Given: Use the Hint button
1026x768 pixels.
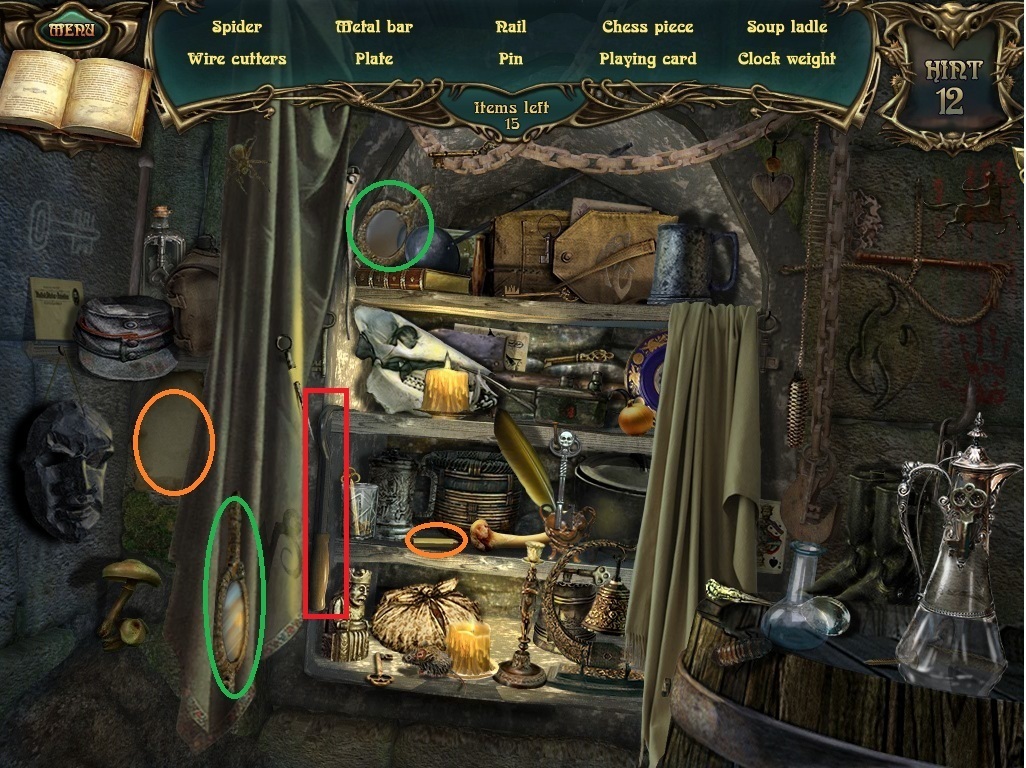Looking at the screenshot, I should 951,85.
